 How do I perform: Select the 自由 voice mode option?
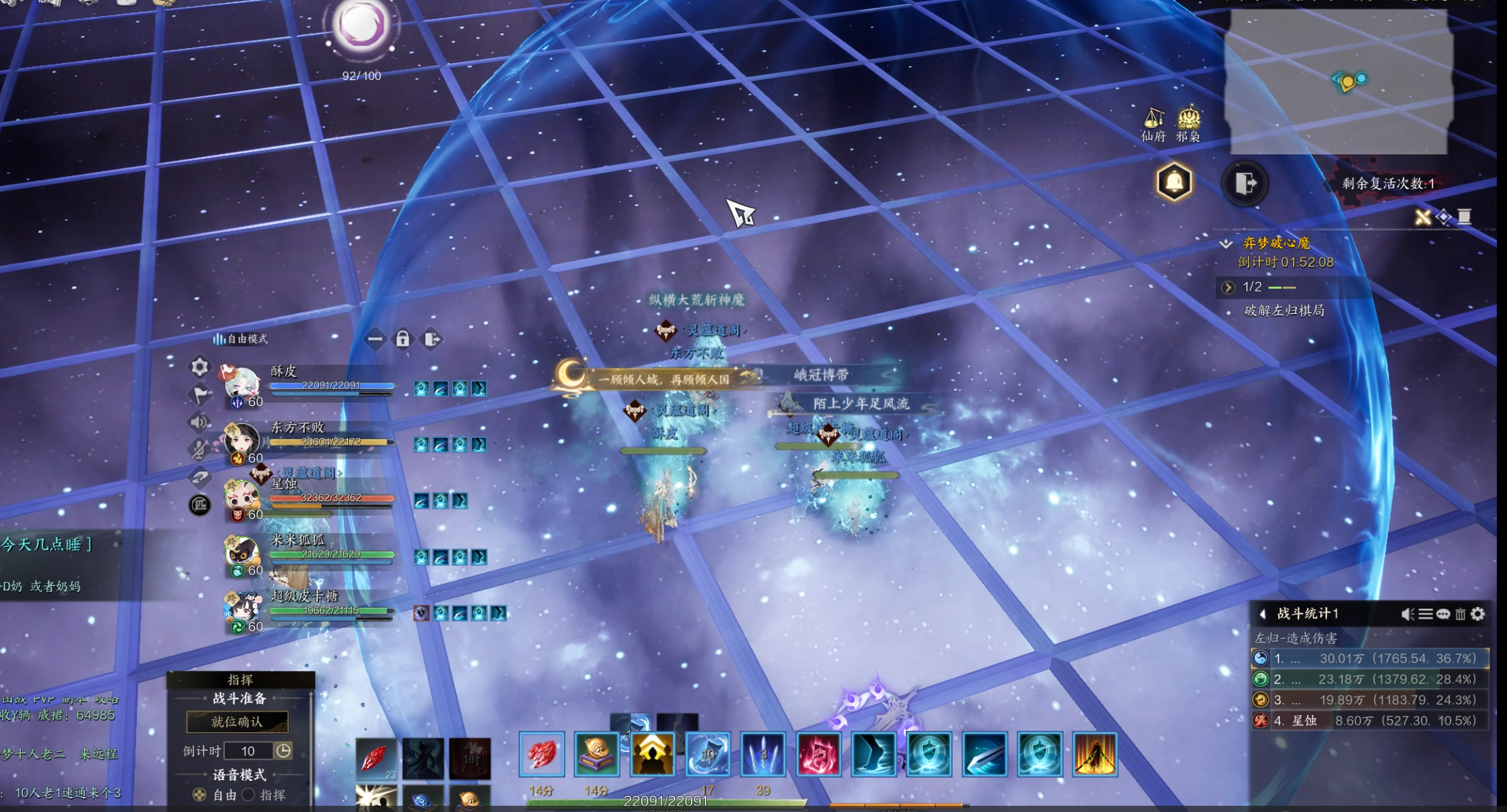coord(200,795)
